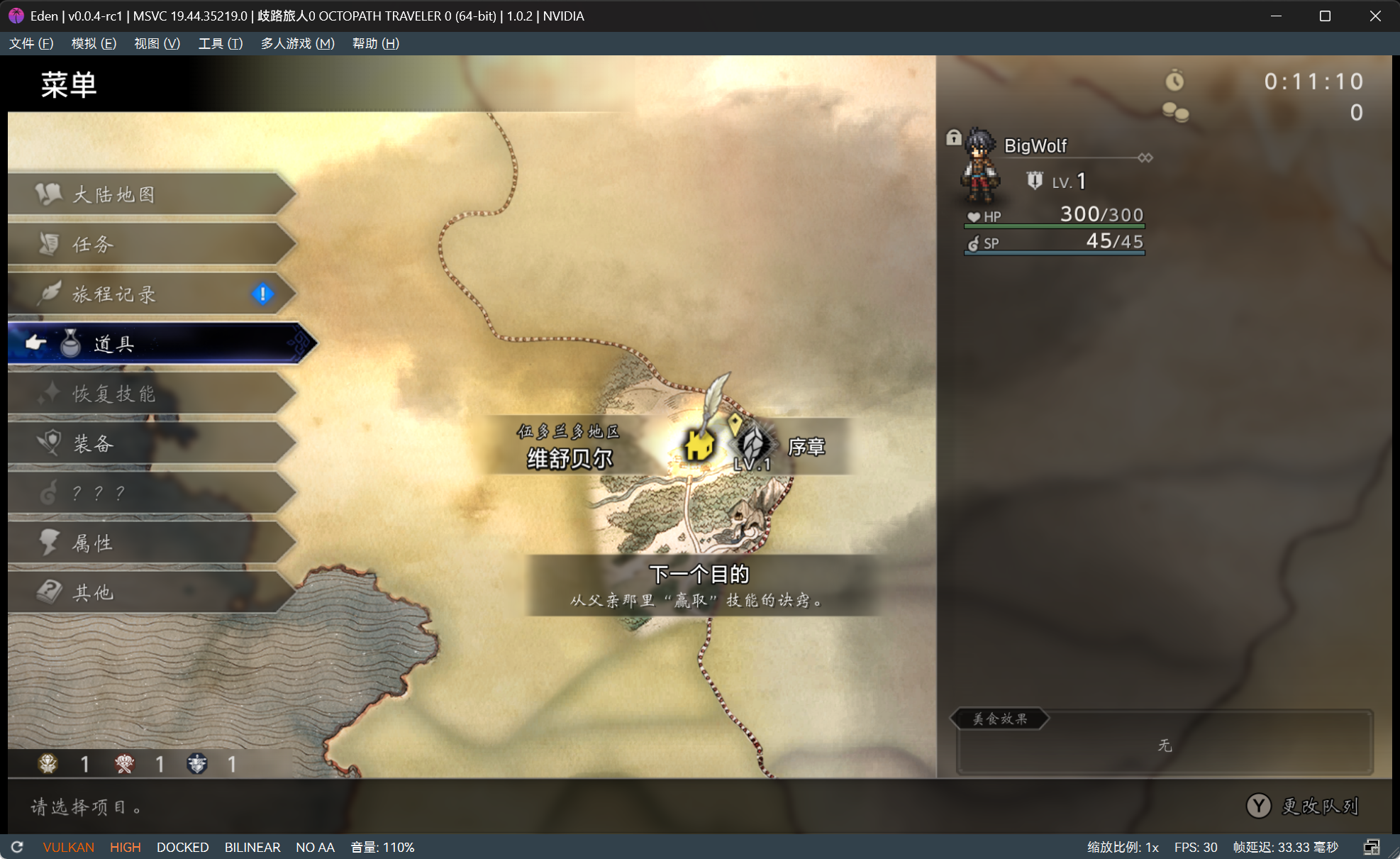
Task: Open the 多人游戏 multiplayer menu
Action: [297, 43]
